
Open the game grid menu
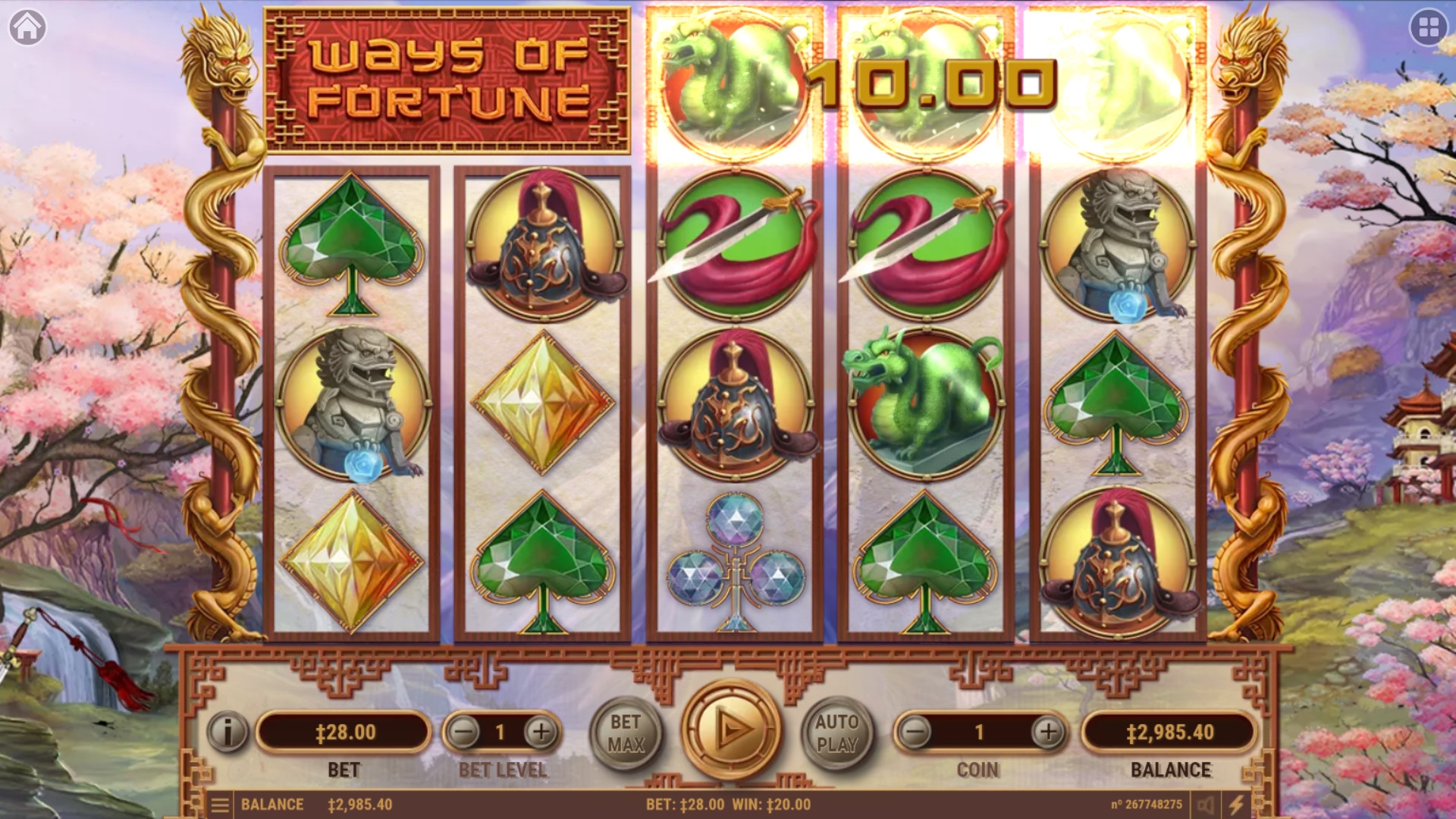[x=1429, y=28]
